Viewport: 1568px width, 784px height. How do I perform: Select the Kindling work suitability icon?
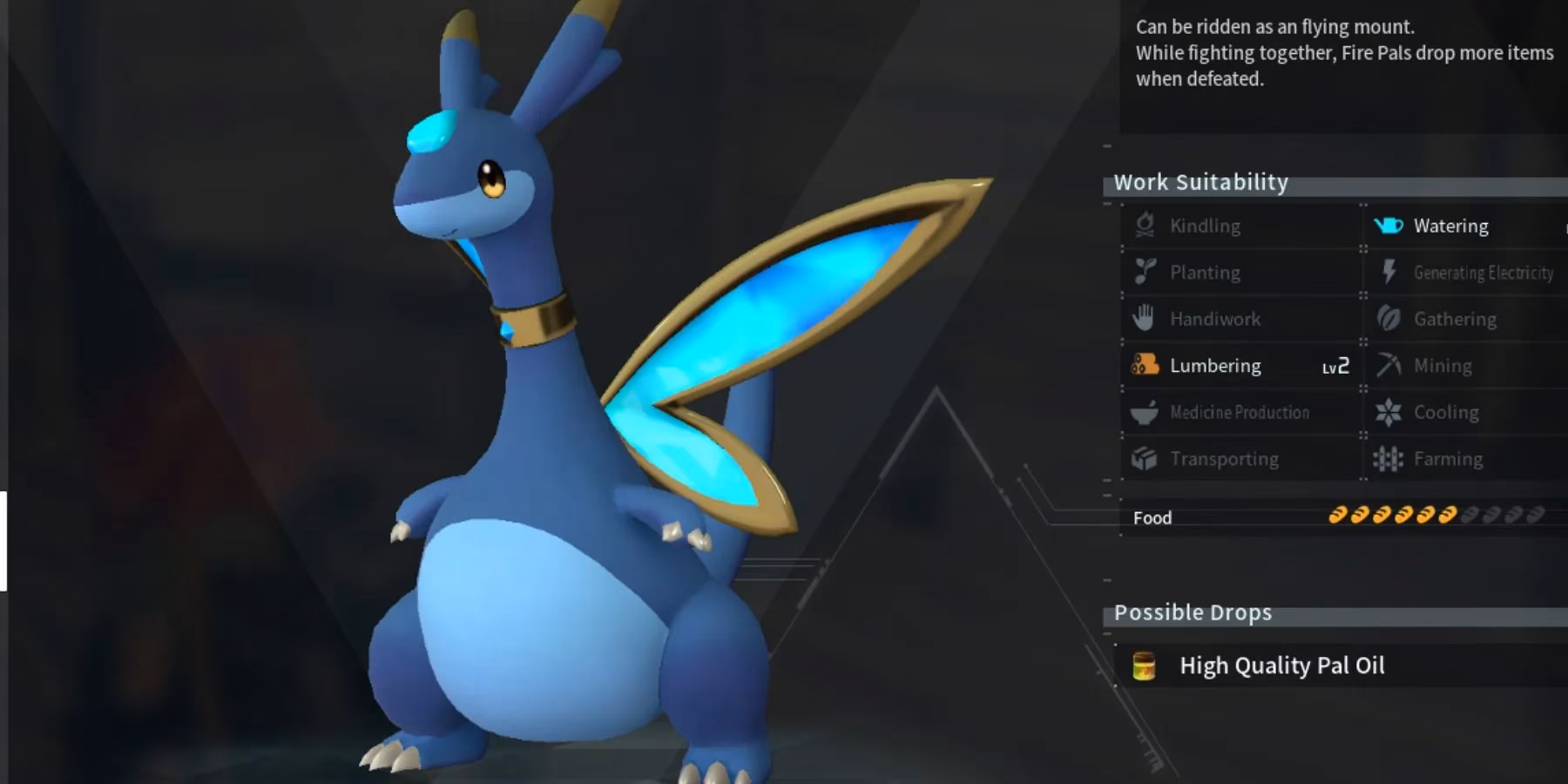pyautogui.click(x=1147, y=225)
